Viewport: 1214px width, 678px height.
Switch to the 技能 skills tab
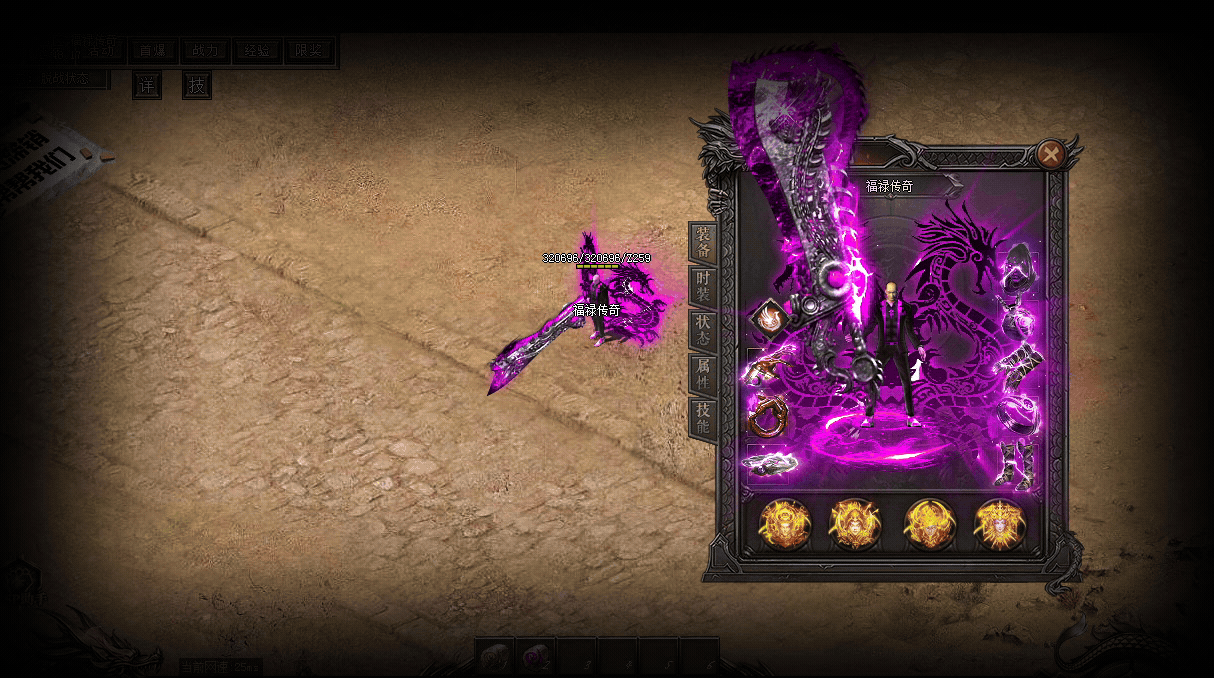703,418
